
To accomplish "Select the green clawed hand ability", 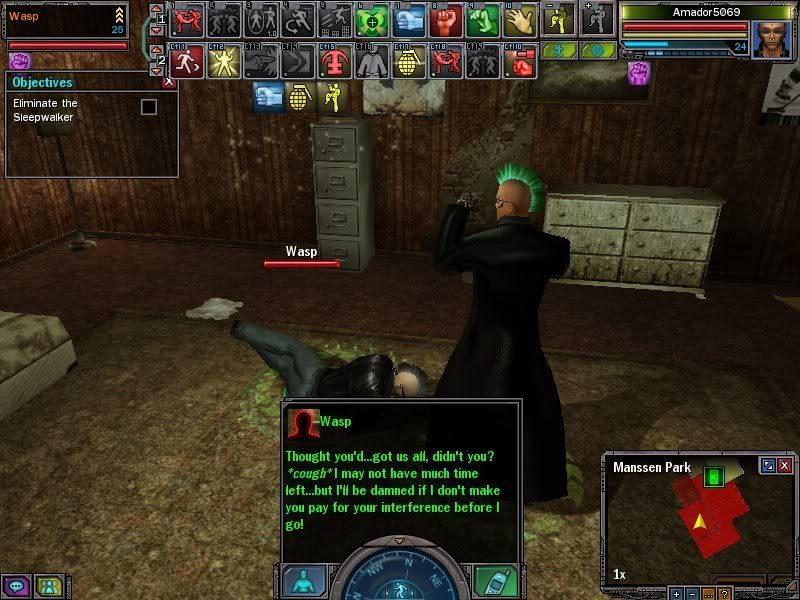I will [484, 19].
